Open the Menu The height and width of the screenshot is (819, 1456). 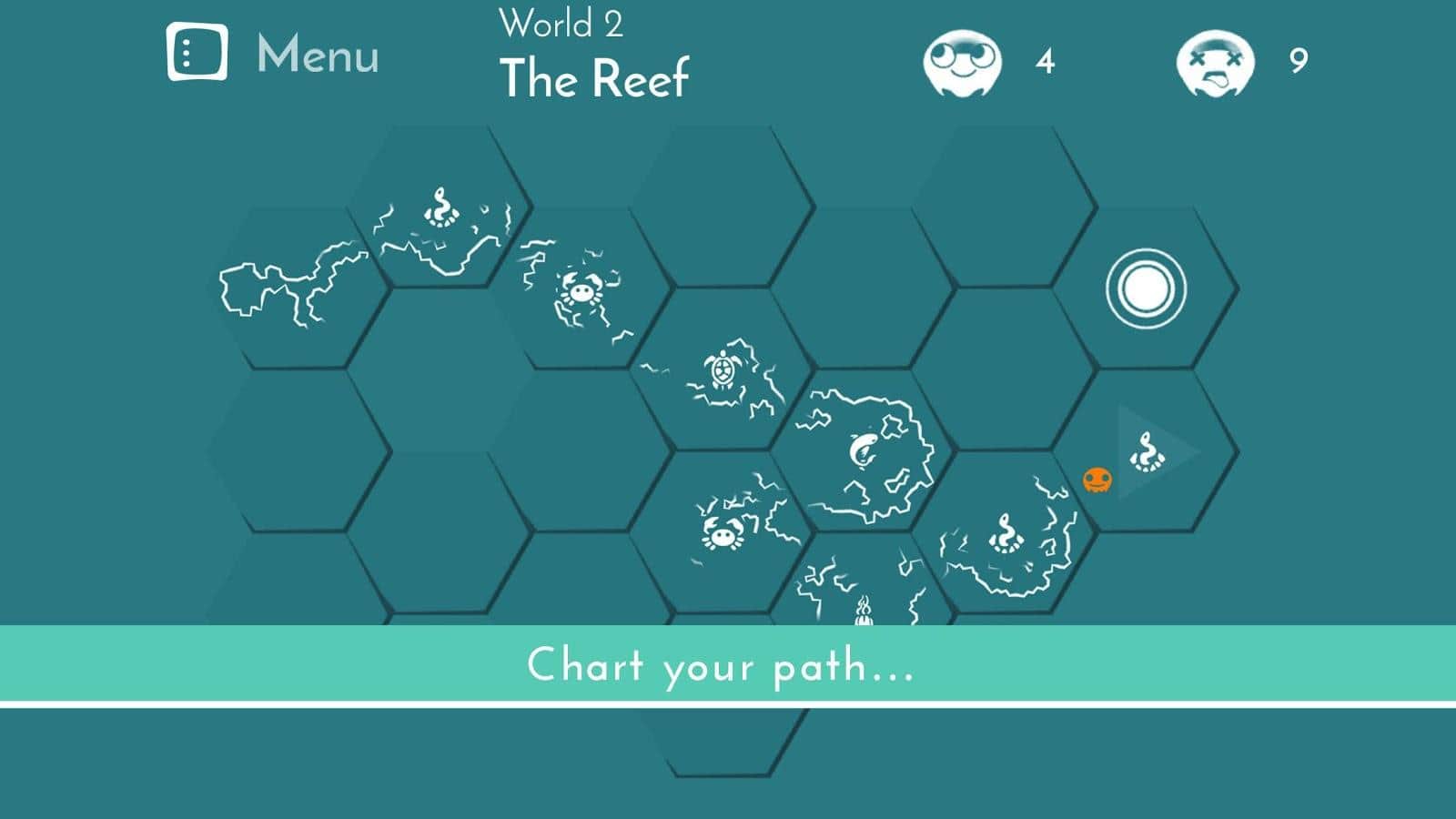[273, 53]
